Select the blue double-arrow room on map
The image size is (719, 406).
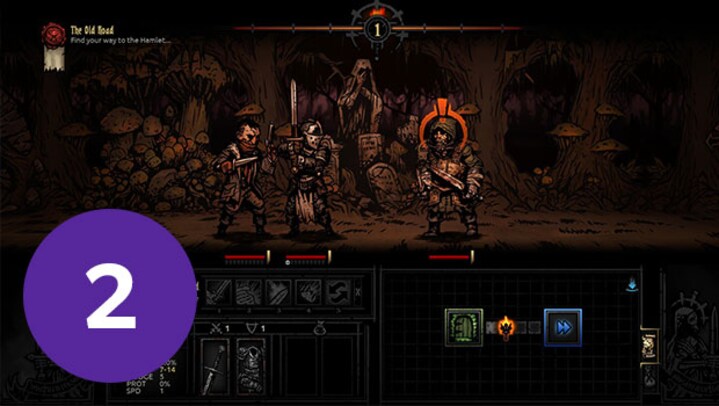[x=562, y=327]
